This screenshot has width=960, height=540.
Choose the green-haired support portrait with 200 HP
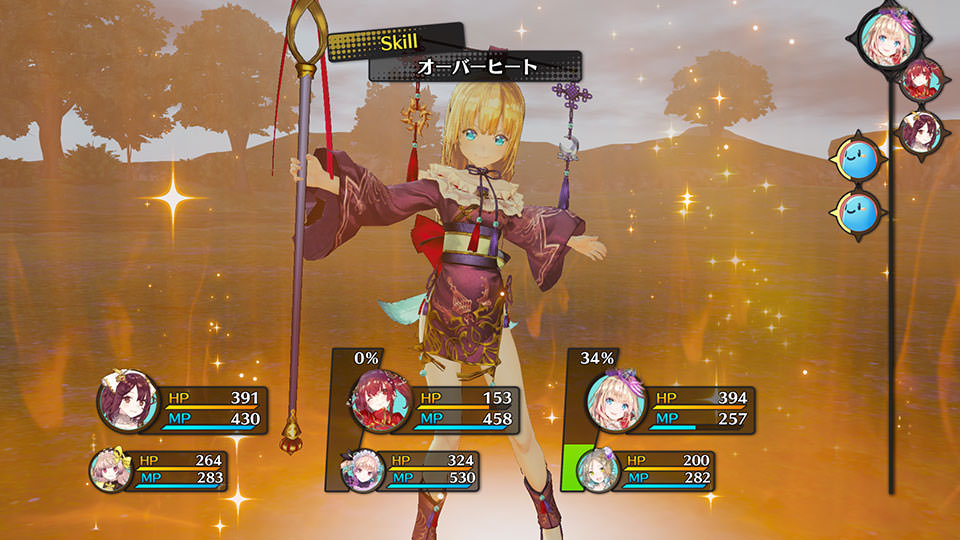click(x=598, y=468)
